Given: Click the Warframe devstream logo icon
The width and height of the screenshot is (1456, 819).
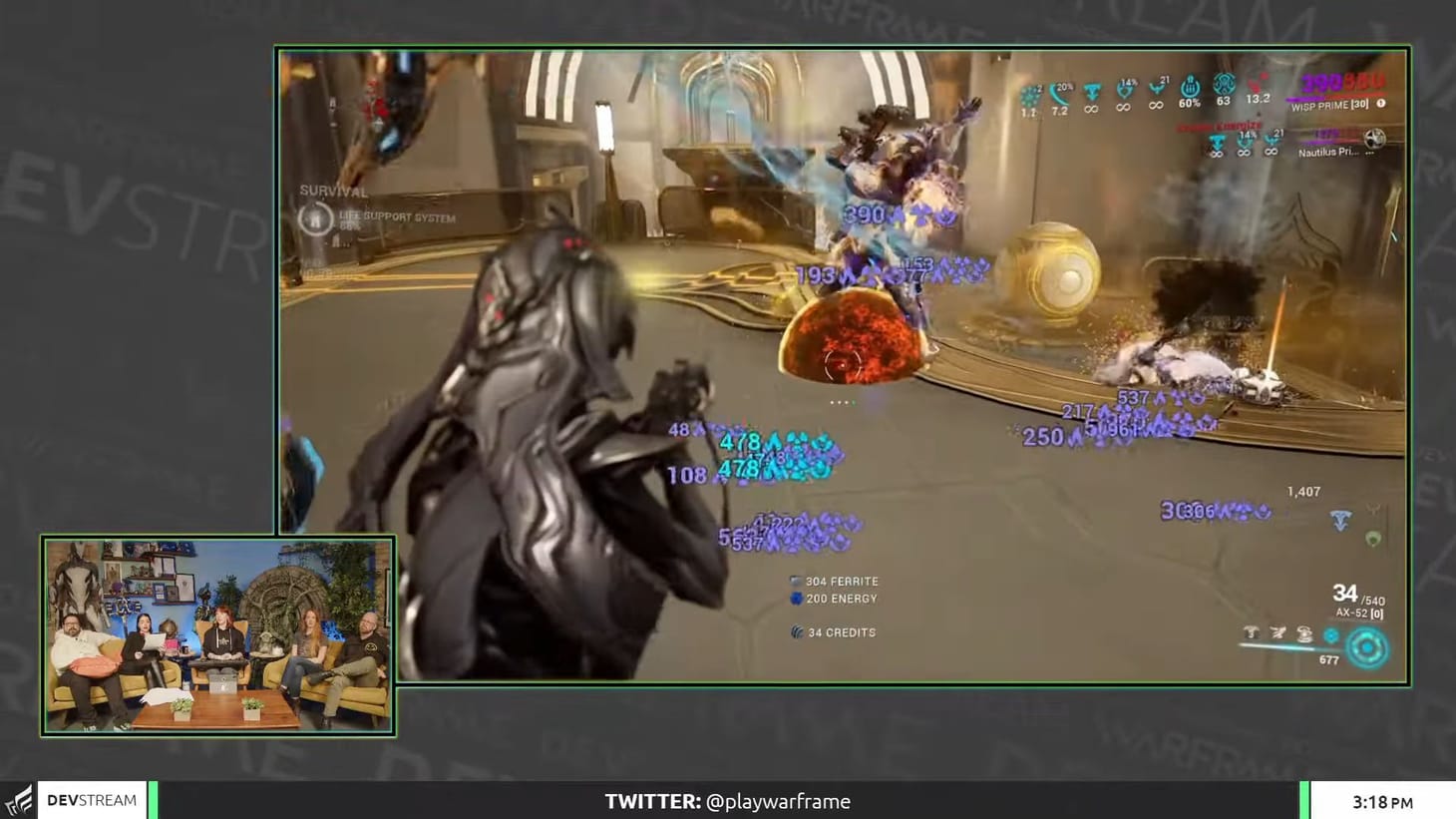Looking at the screenshot, I should pyautogui.click(x=20, y=799).
